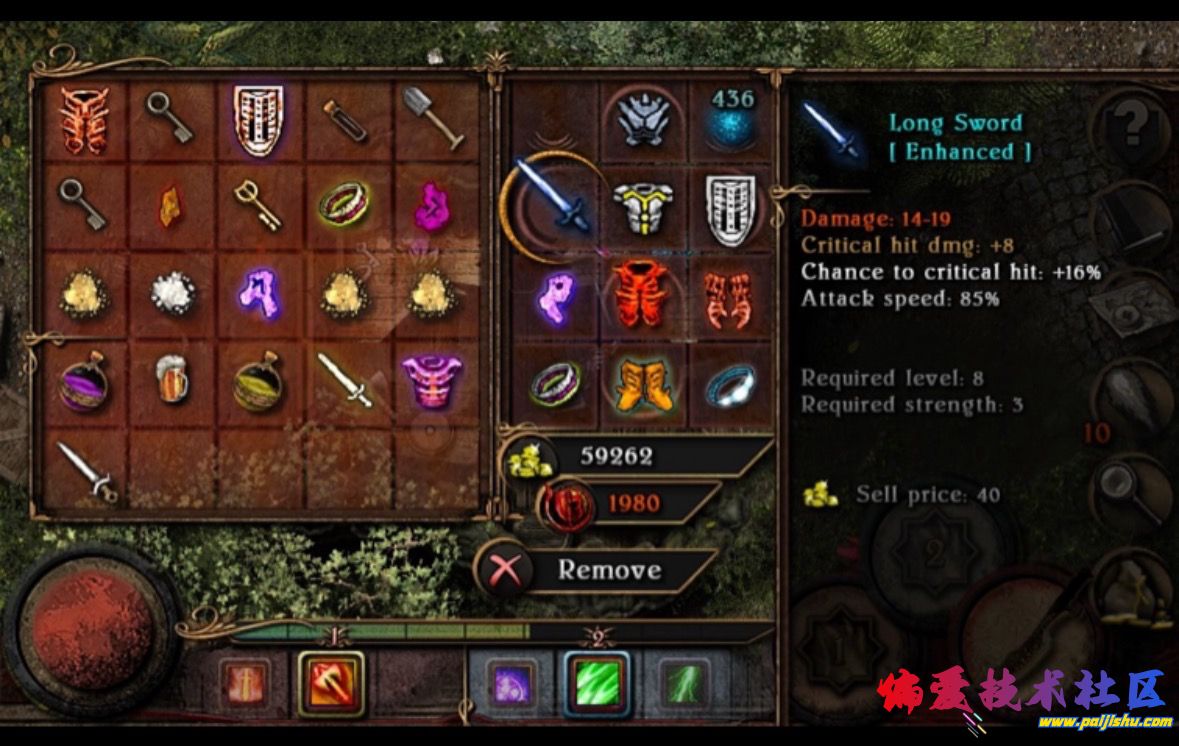Activate the purple magic skill icon
1179x746 pixels.
(x=510, y=685)
